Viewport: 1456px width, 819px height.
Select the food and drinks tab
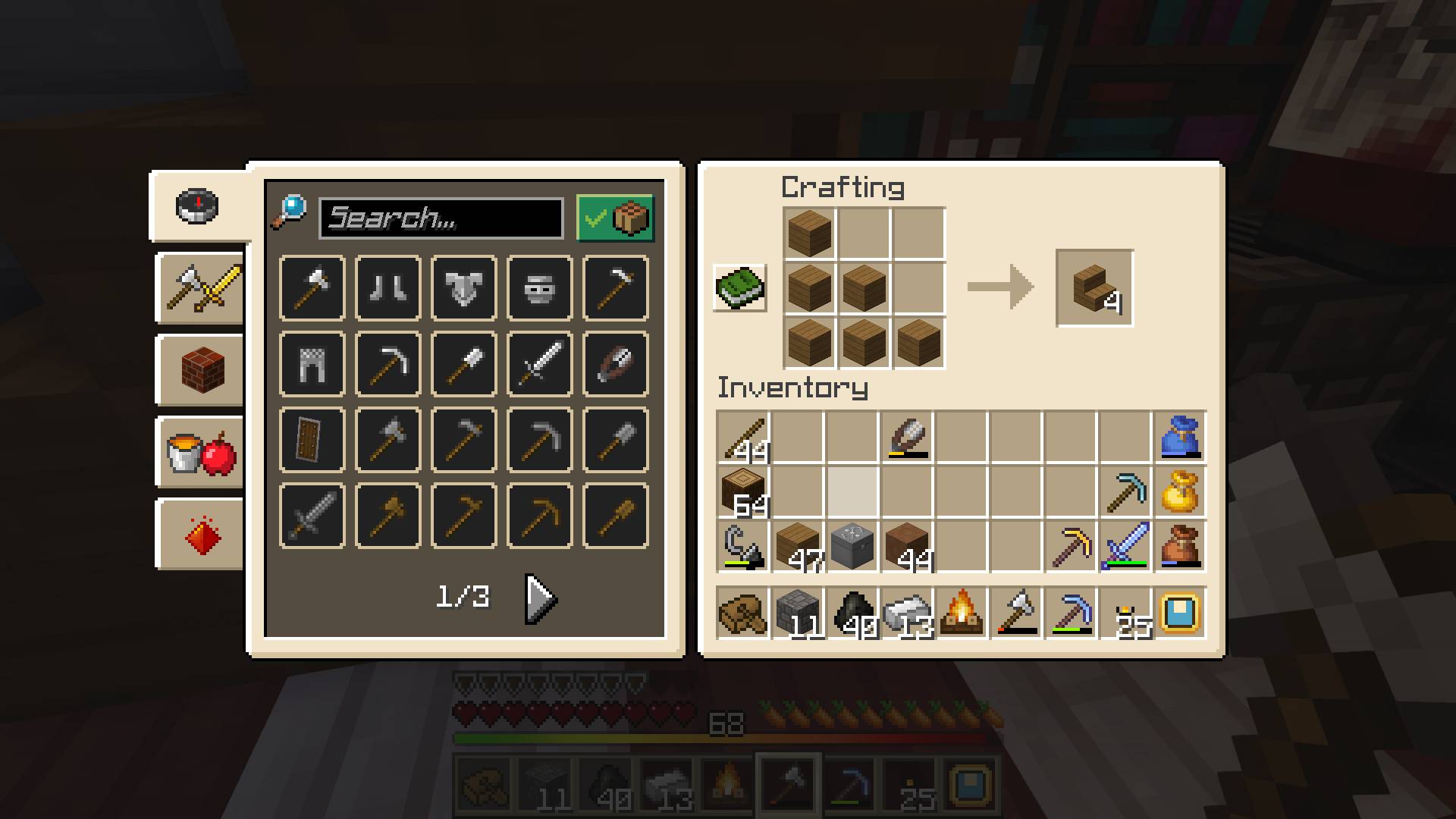pos(199,452)
